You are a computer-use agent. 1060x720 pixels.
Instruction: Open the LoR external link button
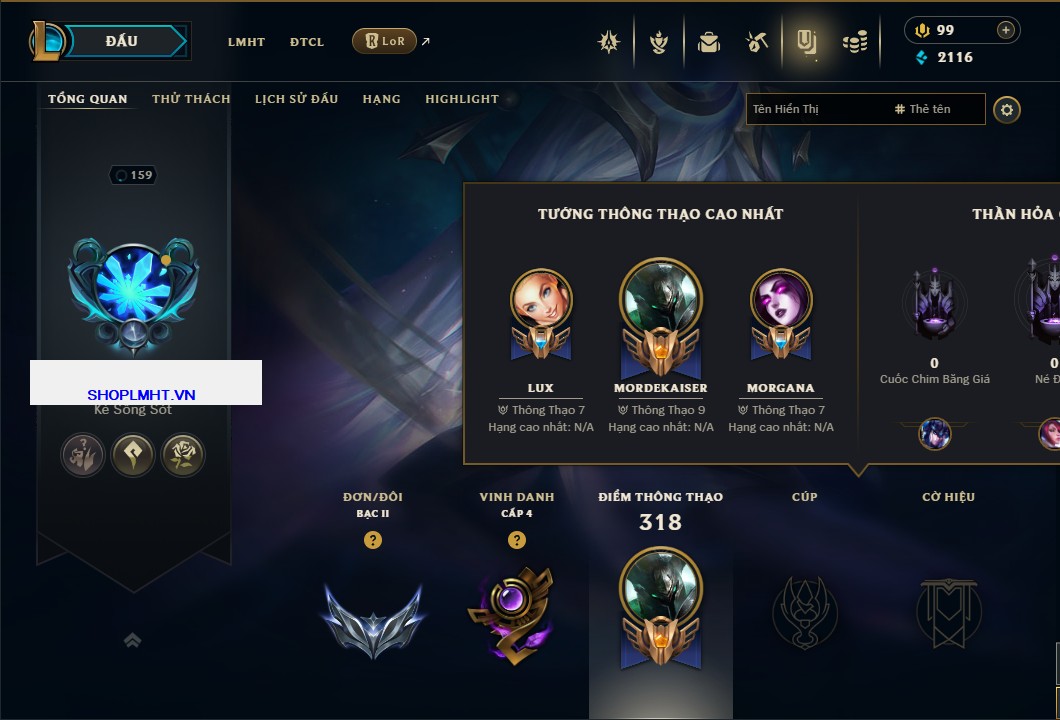click(x=385, y=41)
